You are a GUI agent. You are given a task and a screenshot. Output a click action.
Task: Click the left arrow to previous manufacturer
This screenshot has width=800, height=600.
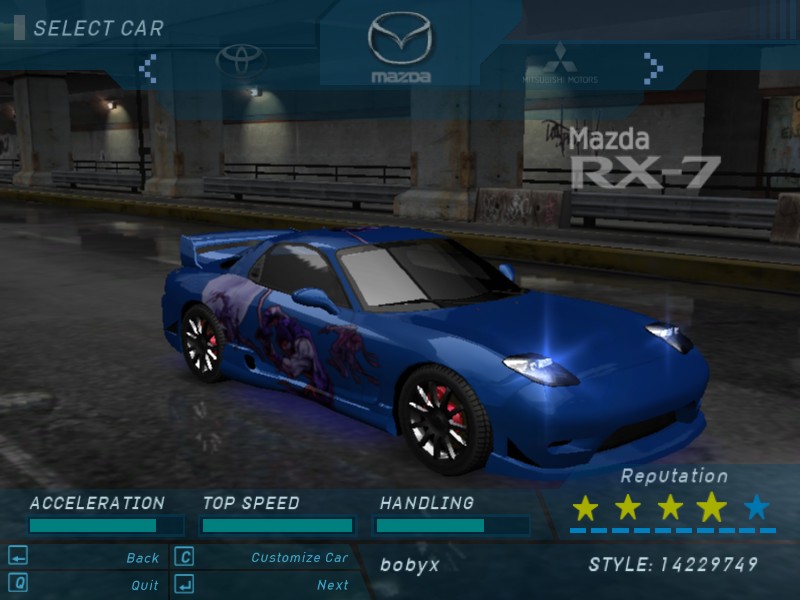point(148,68)
